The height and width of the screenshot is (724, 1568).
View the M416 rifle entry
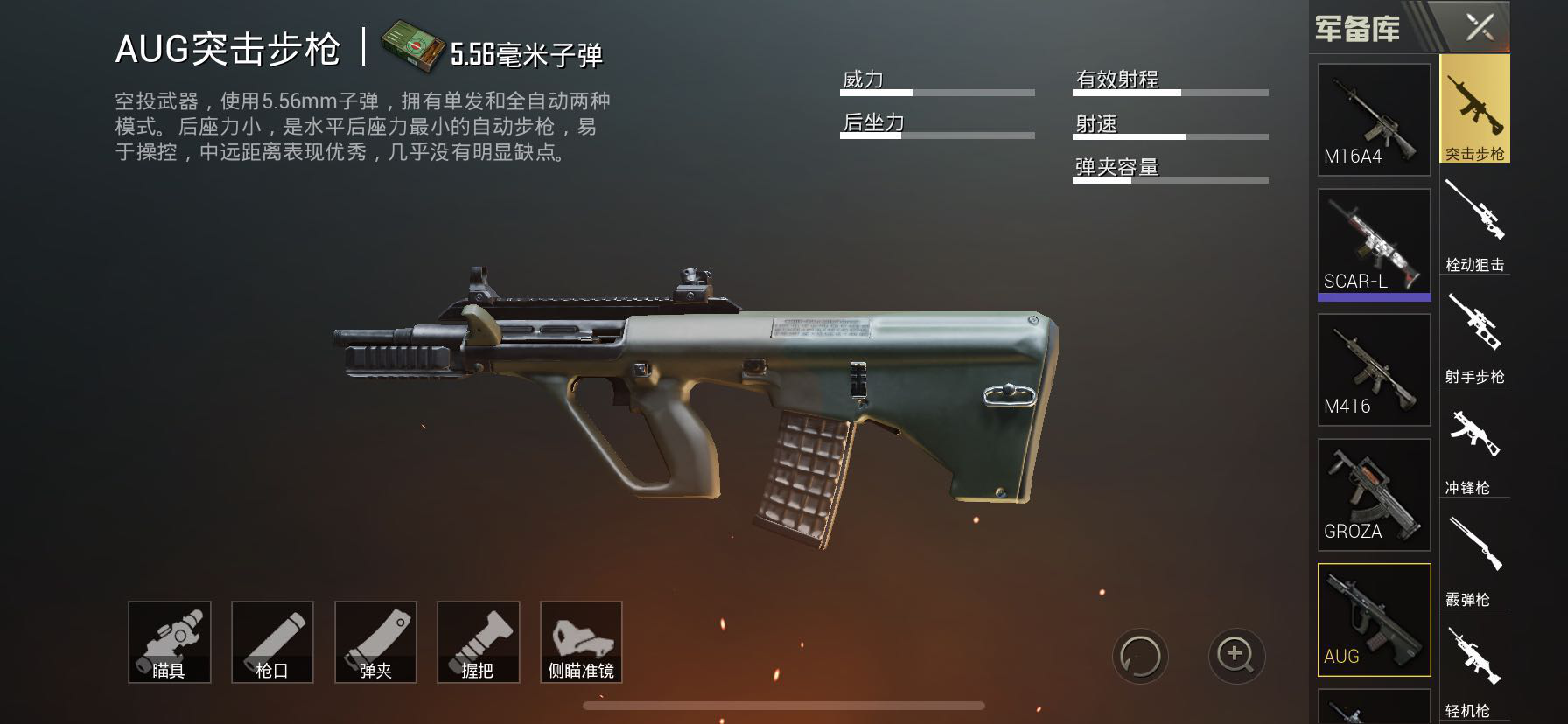coord(1374,369)
